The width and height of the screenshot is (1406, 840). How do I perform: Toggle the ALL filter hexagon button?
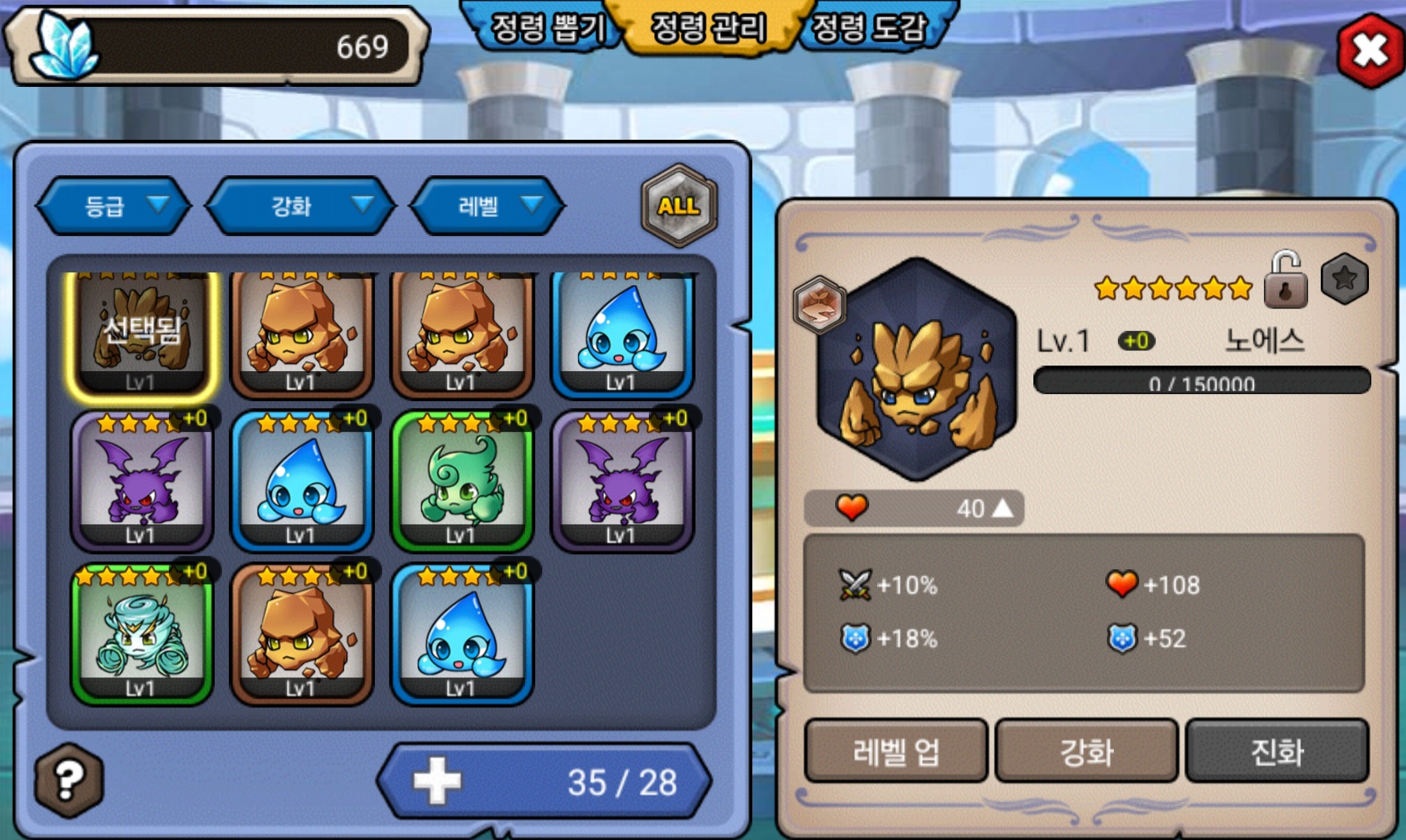coord(679,206)
